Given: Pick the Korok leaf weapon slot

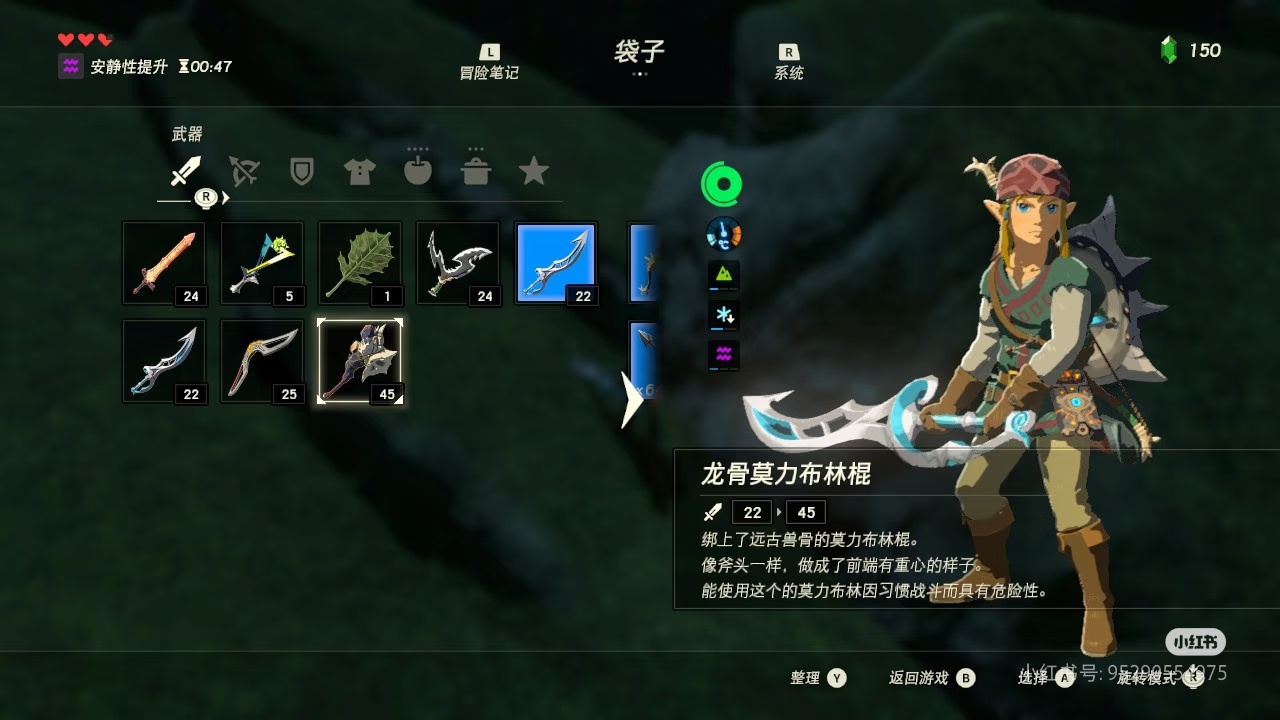Looking at the screenshot, I should tap(360, 263).
